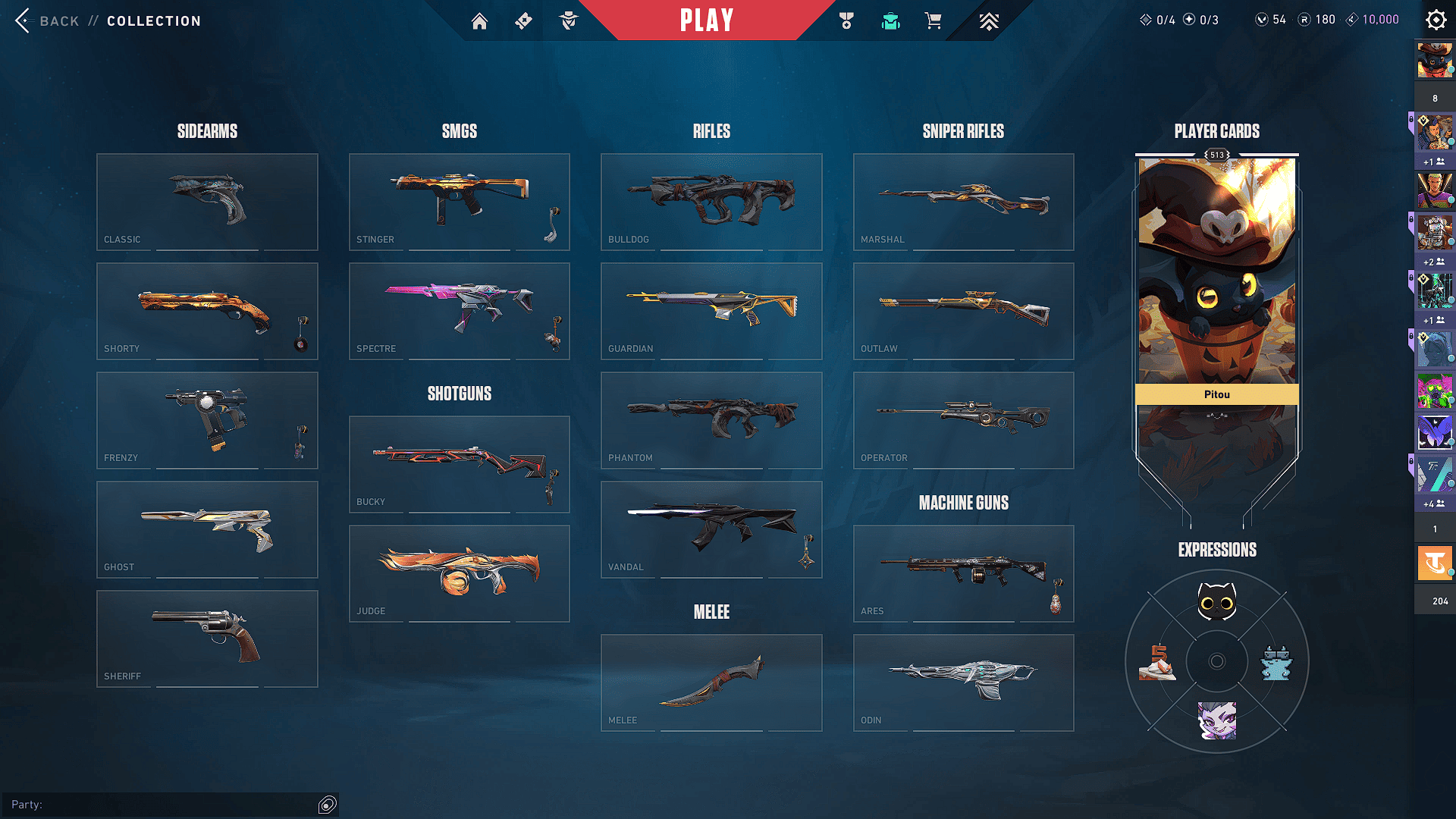The height and width of the screenshot is (819, 1456).
Task: Hit the red PLAY button
Action: (707, 20)
